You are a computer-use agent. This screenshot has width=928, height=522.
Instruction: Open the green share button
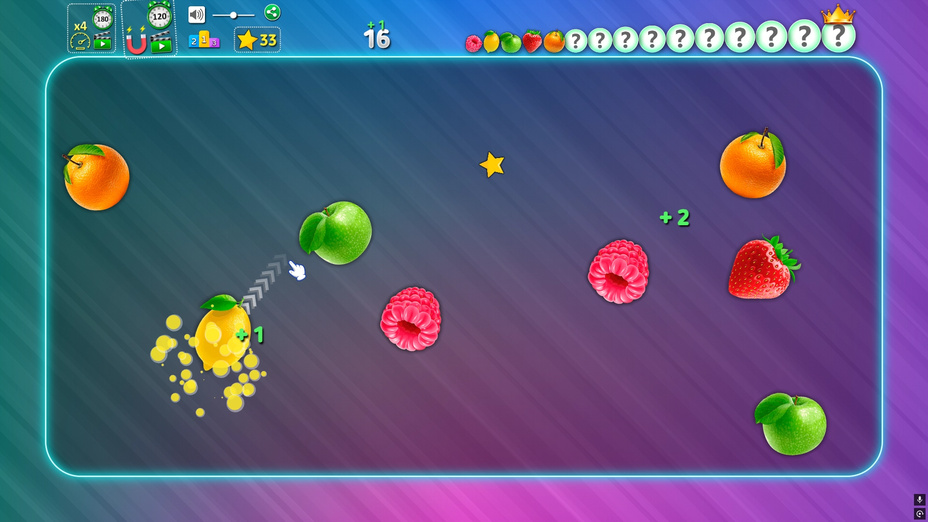click(x=272, y=12)
